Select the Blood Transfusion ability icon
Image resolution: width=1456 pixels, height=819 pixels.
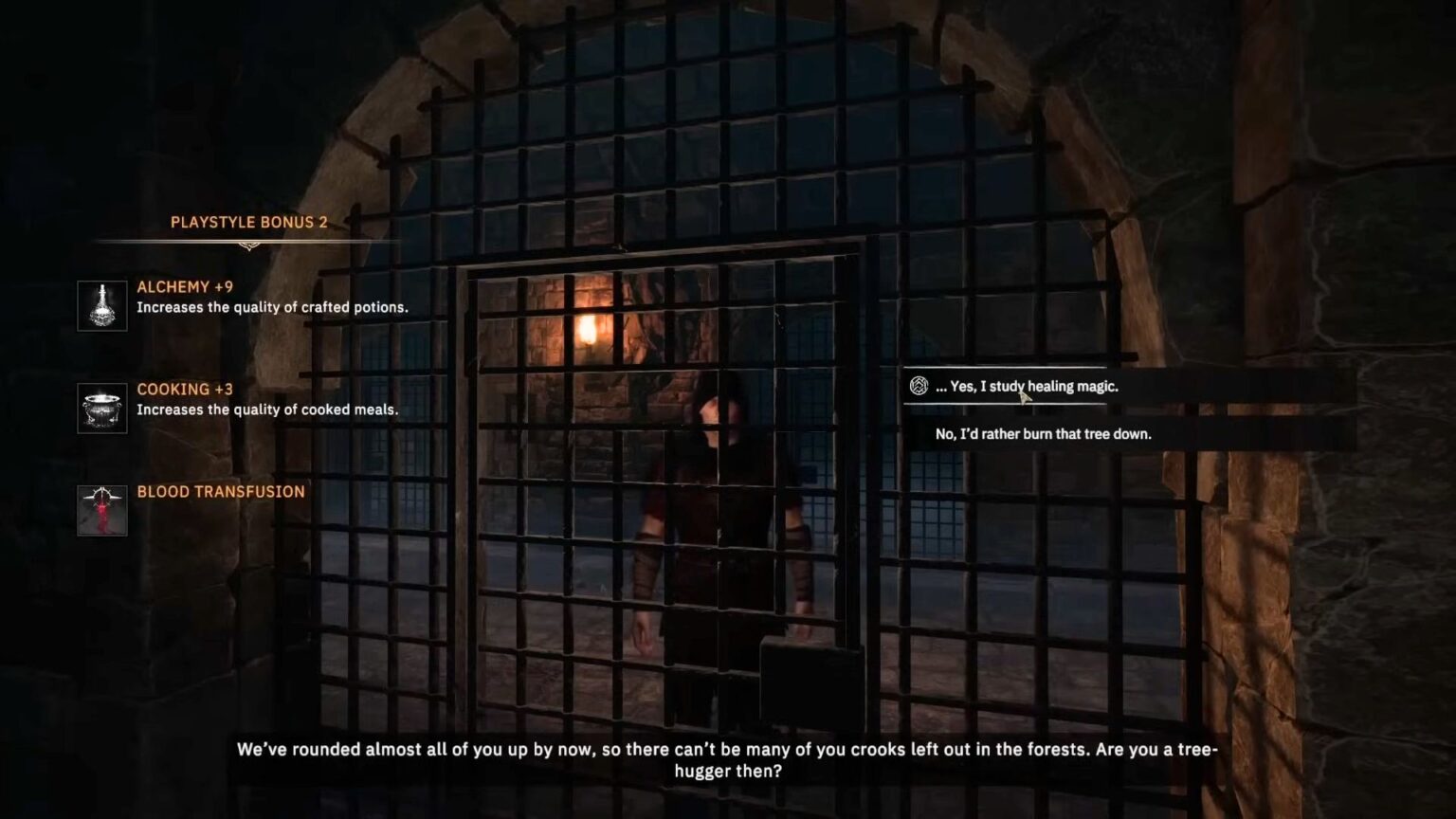point(101,510)
